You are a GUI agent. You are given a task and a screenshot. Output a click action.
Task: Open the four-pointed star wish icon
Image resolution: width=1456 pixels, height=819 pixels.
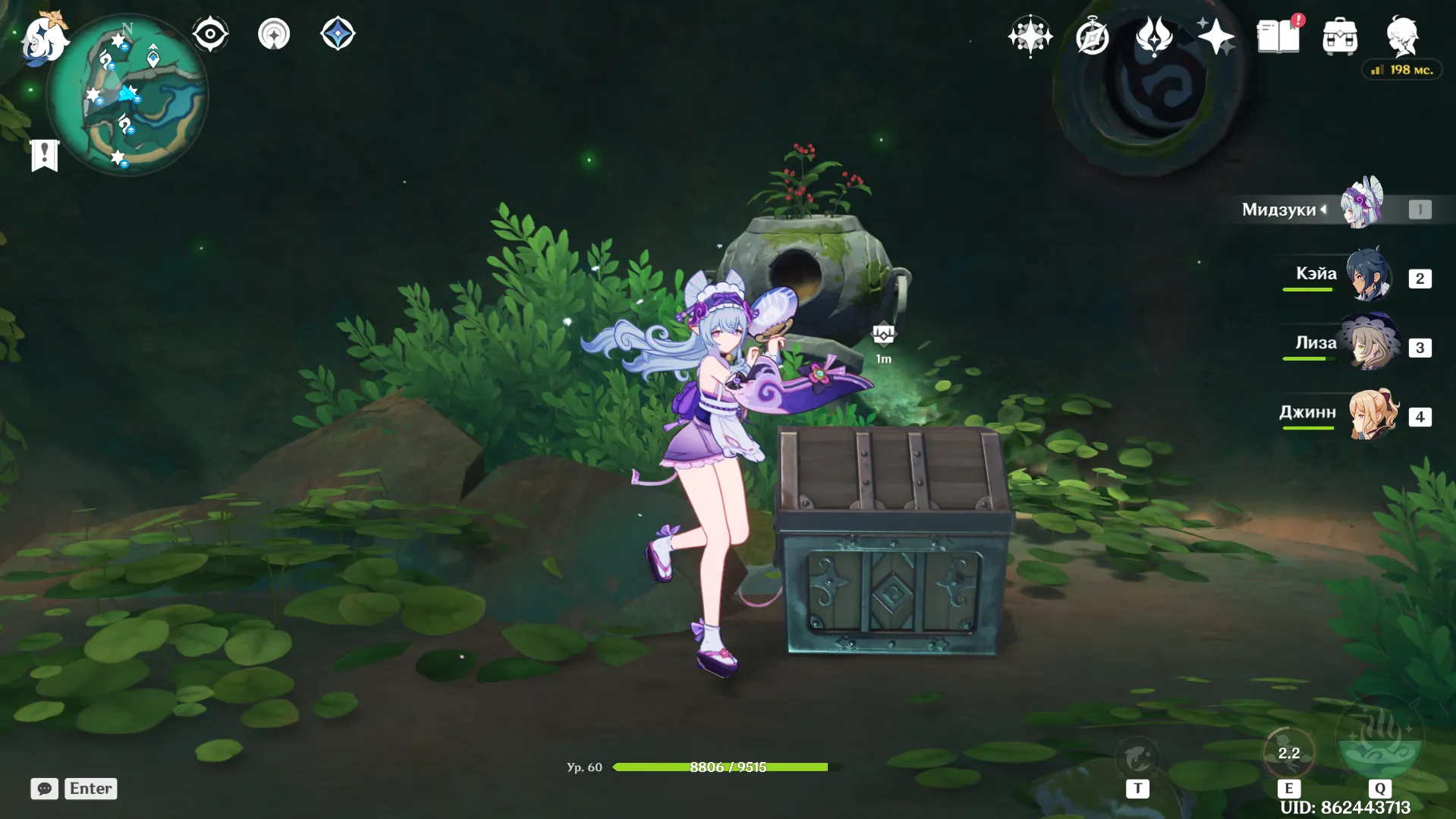[1030, 36]
